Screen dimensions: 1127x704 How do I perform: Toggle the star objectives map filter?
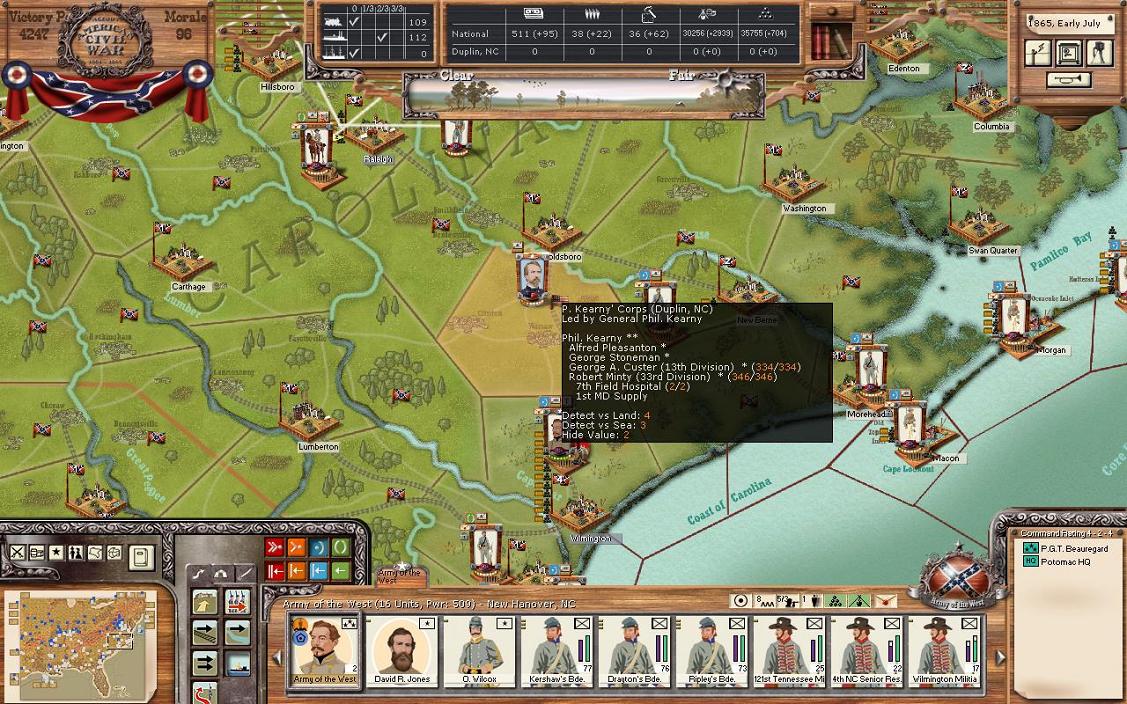(x=56, y=553)
